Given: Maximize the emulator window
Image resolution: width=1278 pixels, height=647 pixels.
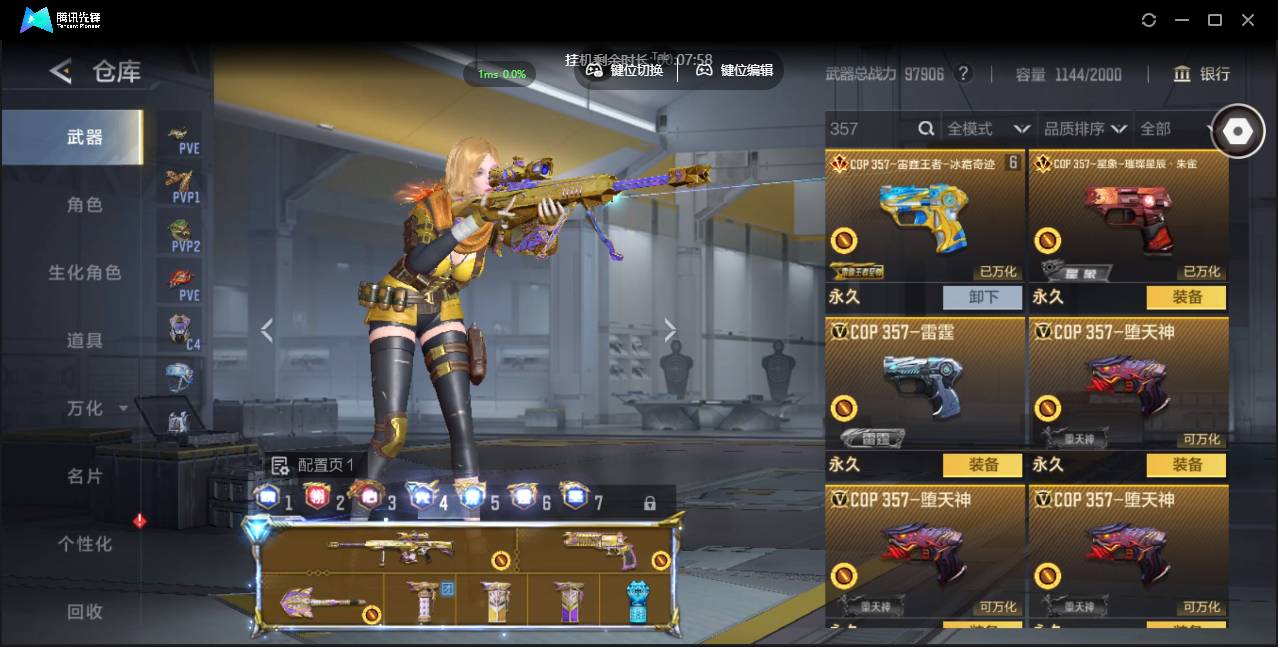Looking at the screenshot, I should click(x=1215, y=20).
